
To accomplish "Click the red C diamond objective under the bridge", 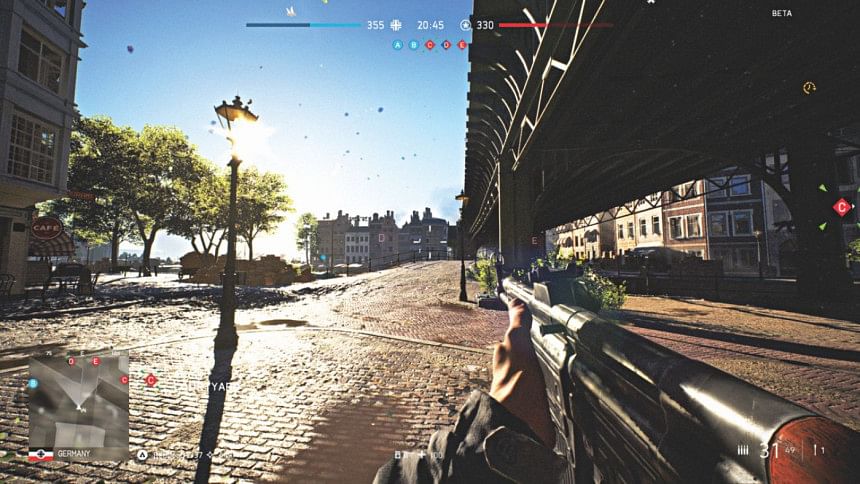I will click(842, 207).
